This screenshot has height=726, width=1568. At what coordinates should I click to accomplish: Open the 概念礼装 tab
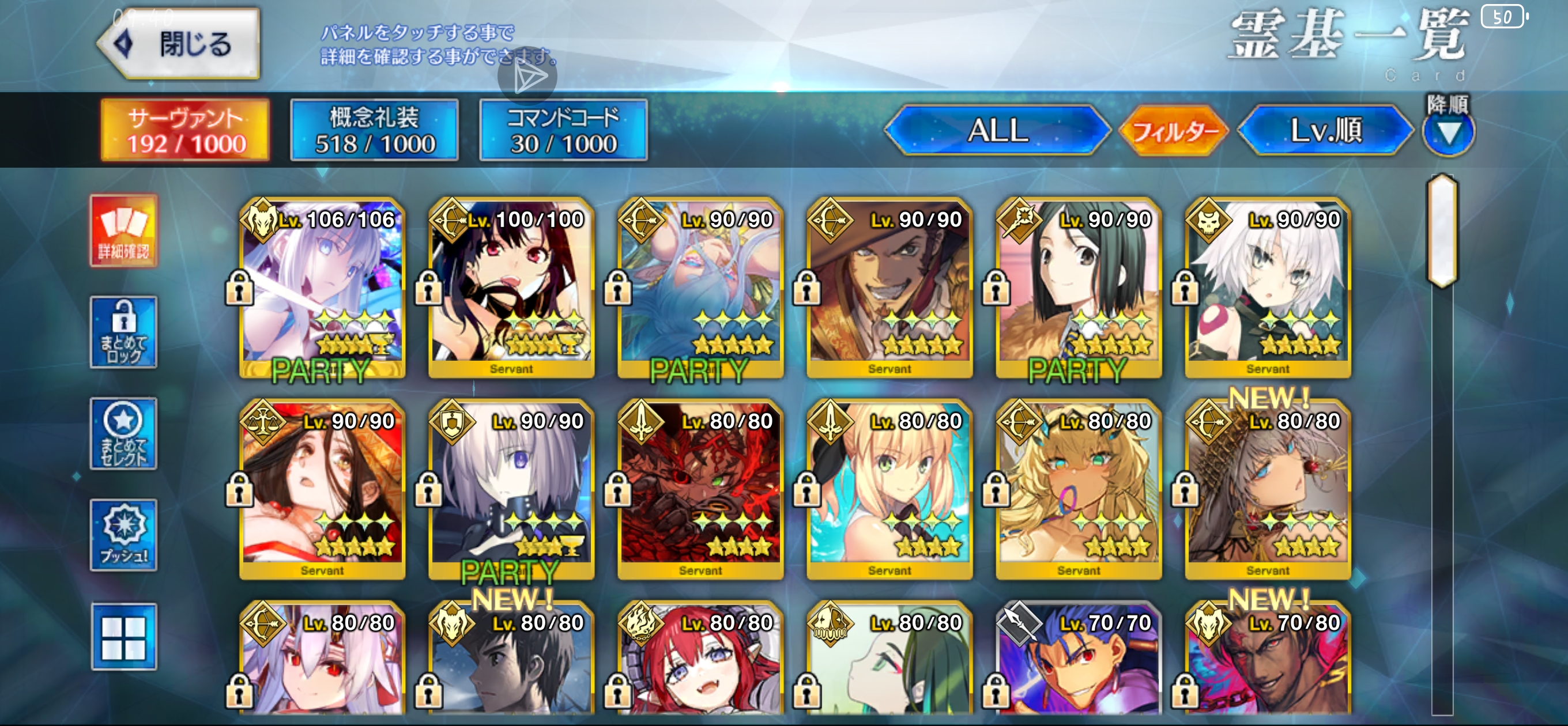tap(374, 130)
